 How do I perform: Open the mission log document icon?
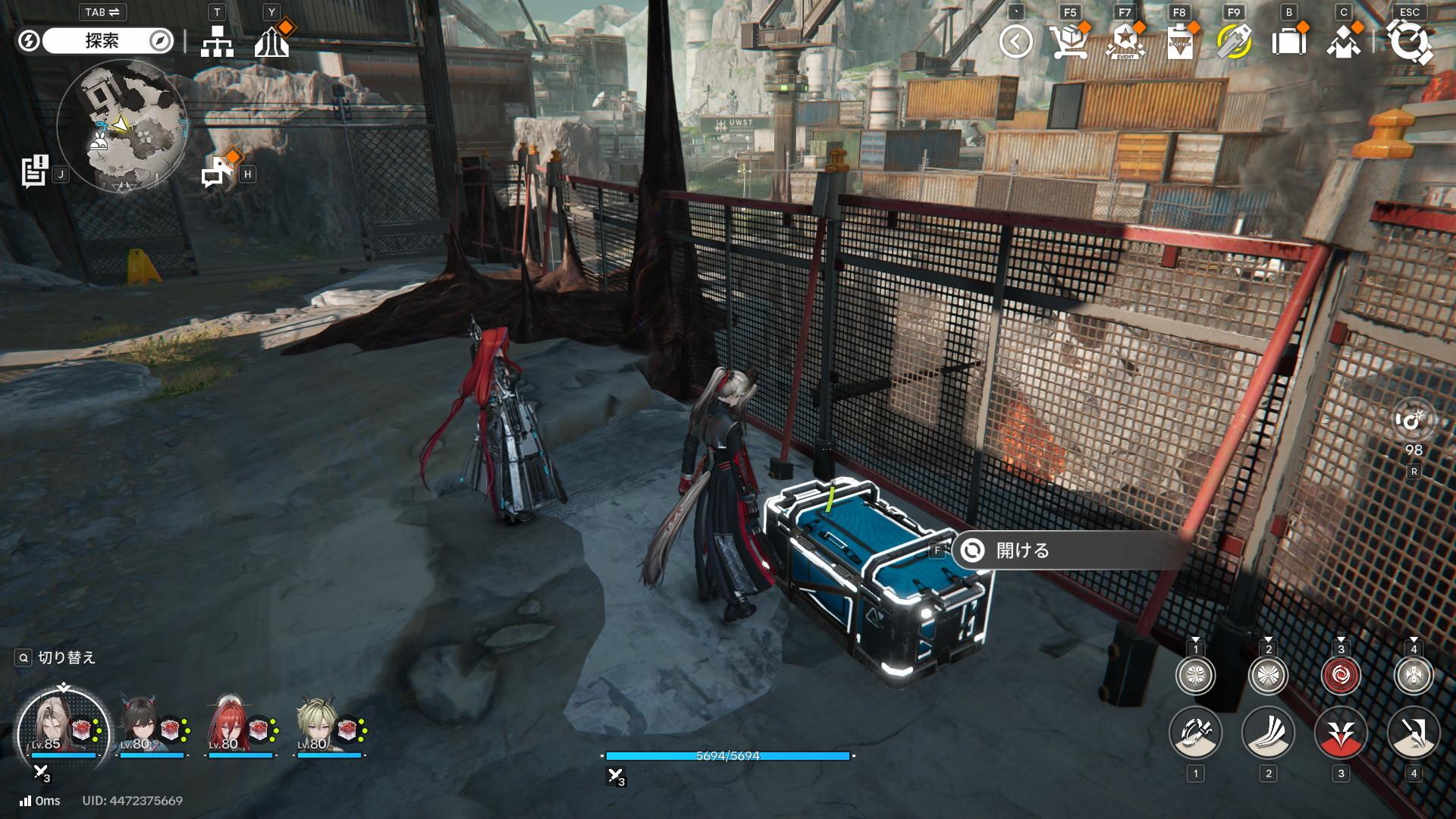35,172
